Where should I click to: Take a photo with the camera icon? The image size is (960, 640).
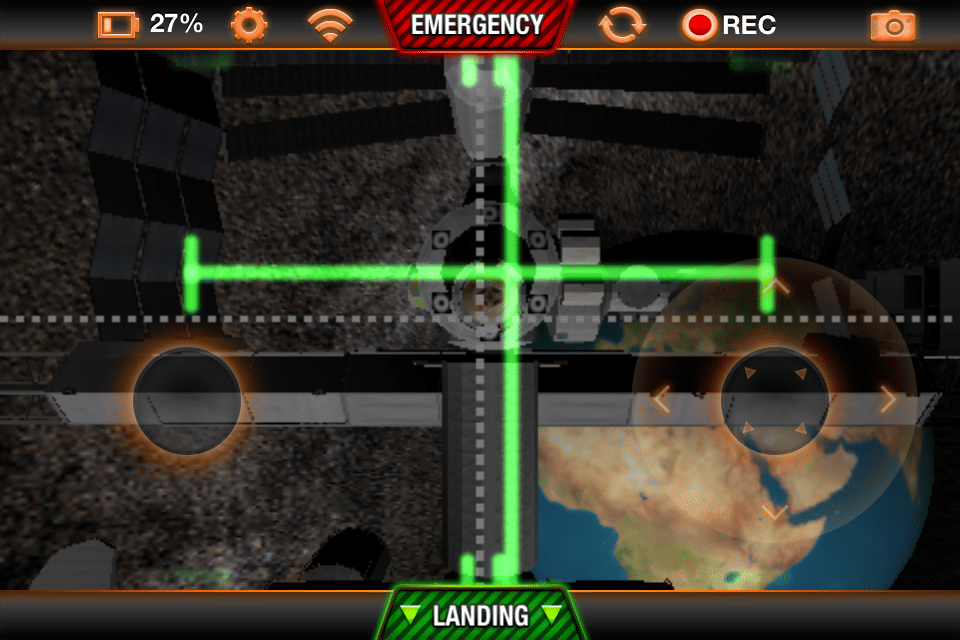point(892,25)
